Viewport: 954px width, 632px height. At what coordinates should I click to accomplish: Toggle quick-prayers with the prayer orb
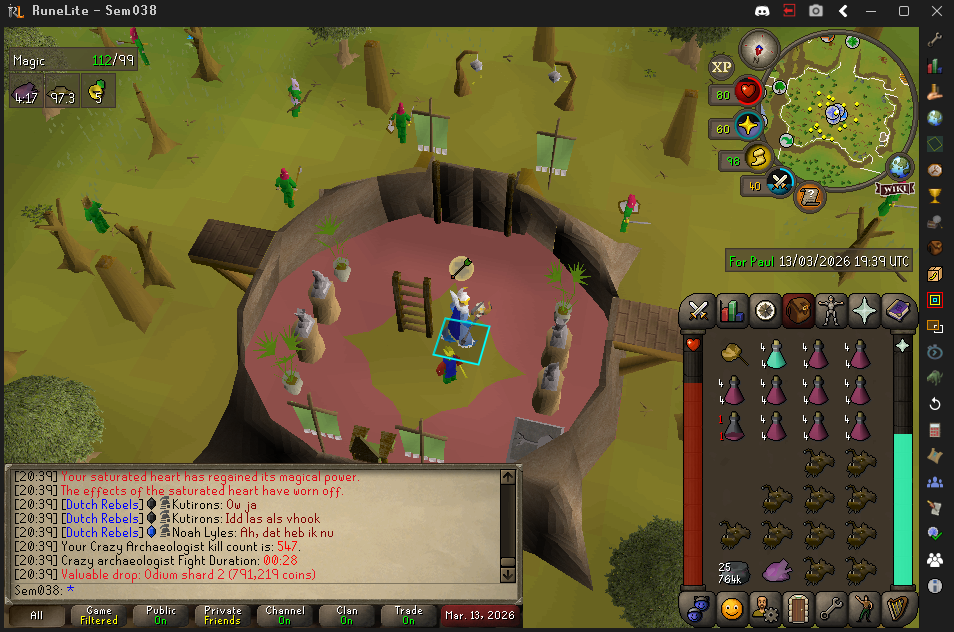point(748,127)
